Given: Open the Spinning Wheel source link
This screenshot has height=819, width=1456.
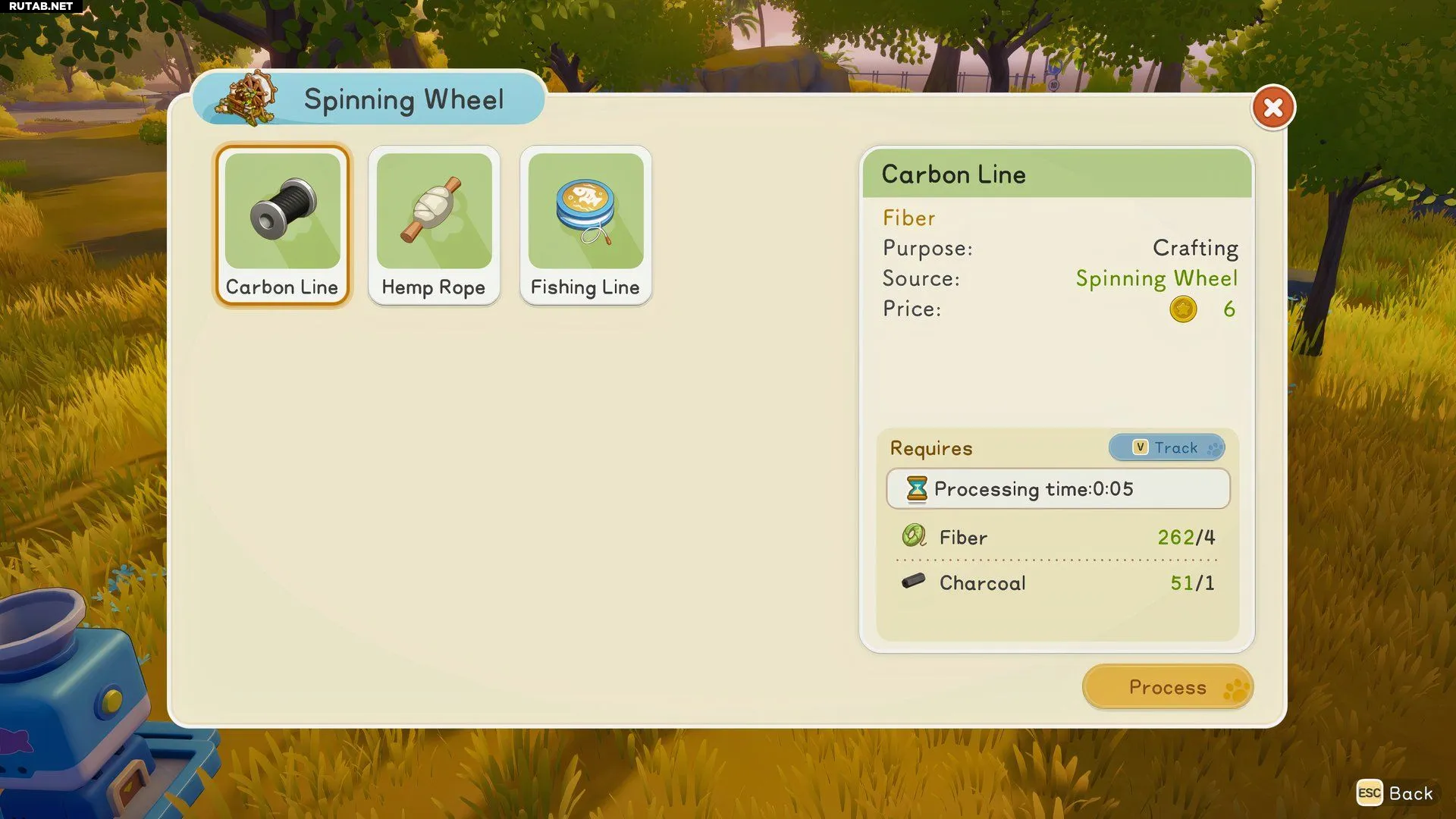Looking at the screenshot, I should pyautogui.click(x=1156, y=278).
